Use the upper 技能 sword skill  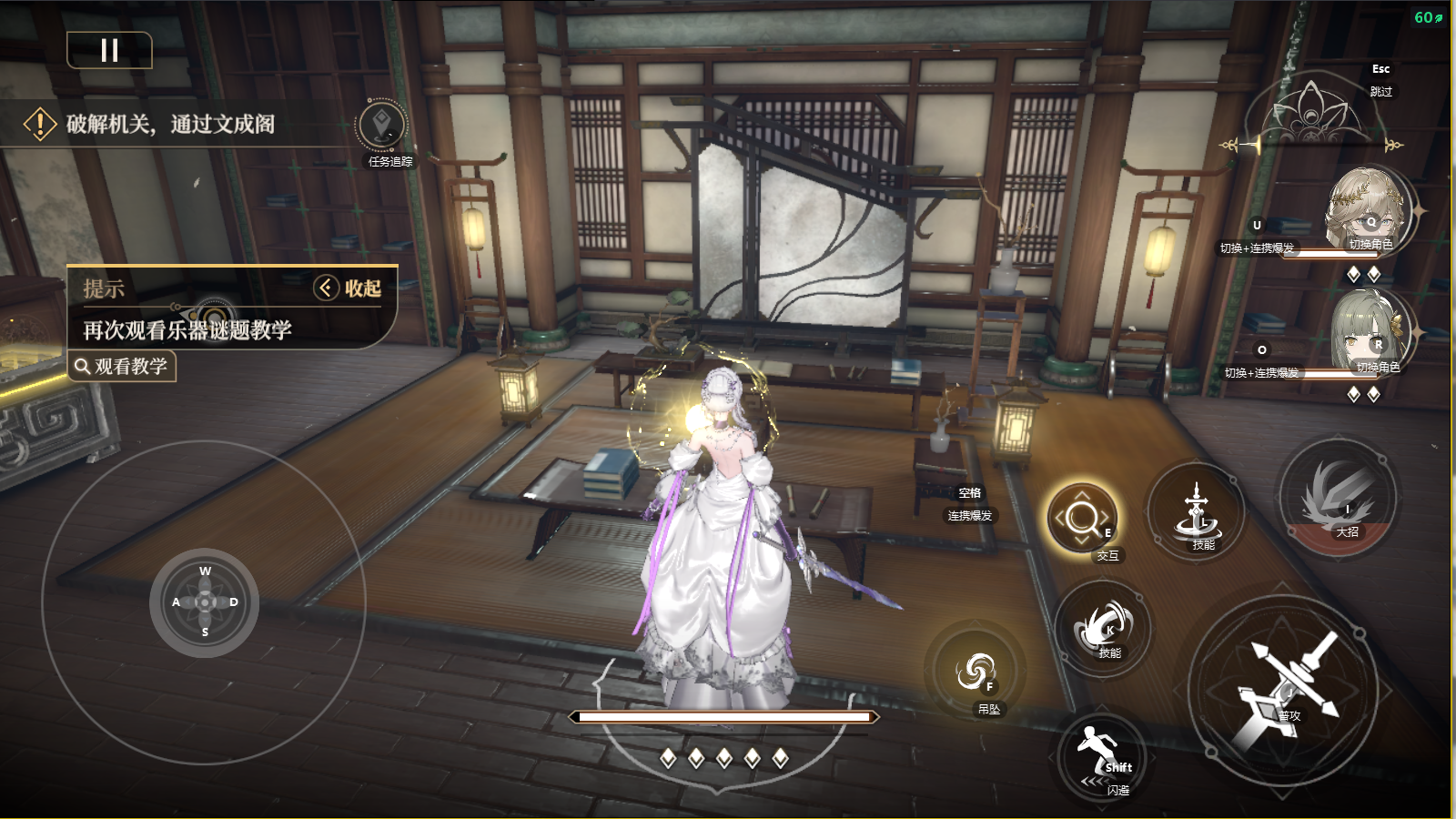coord(1196,511)
